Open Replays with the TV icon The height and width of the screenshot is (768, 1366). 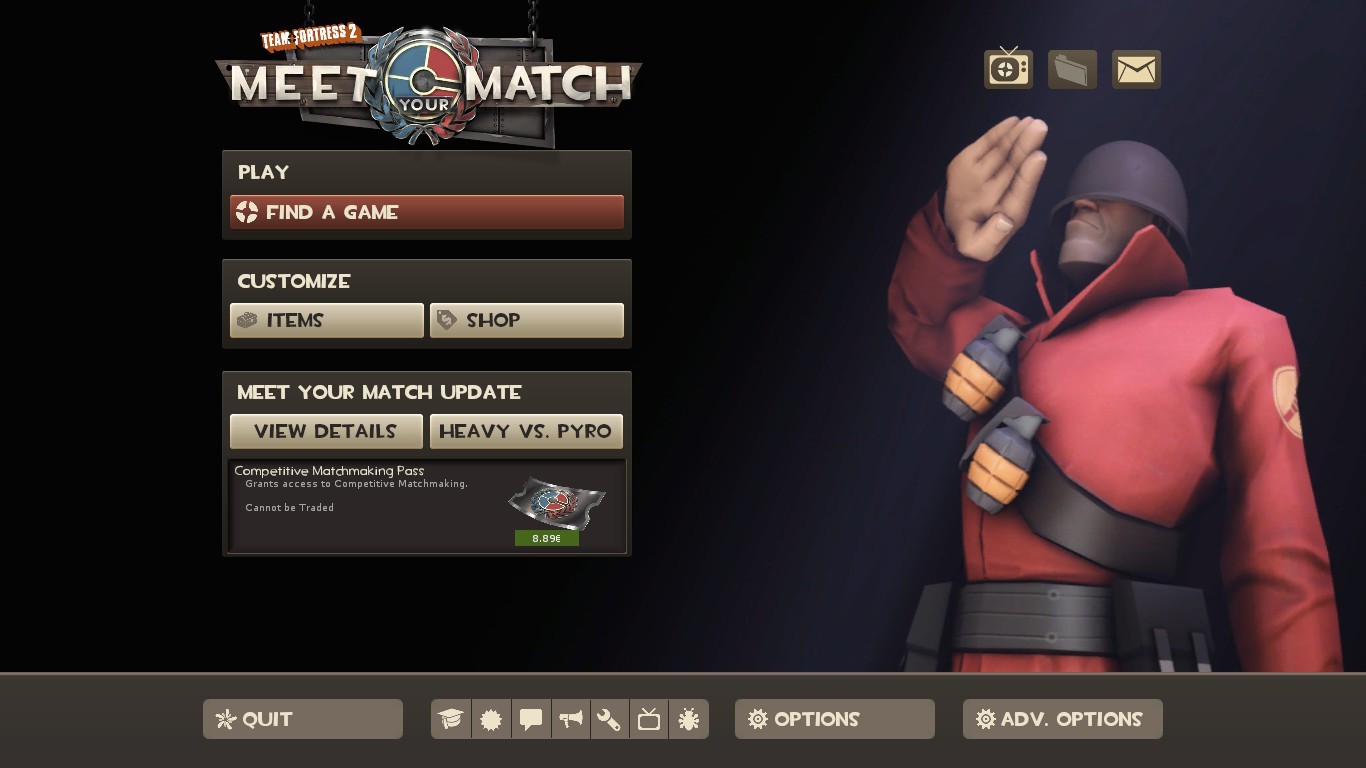tap(648, 719)
